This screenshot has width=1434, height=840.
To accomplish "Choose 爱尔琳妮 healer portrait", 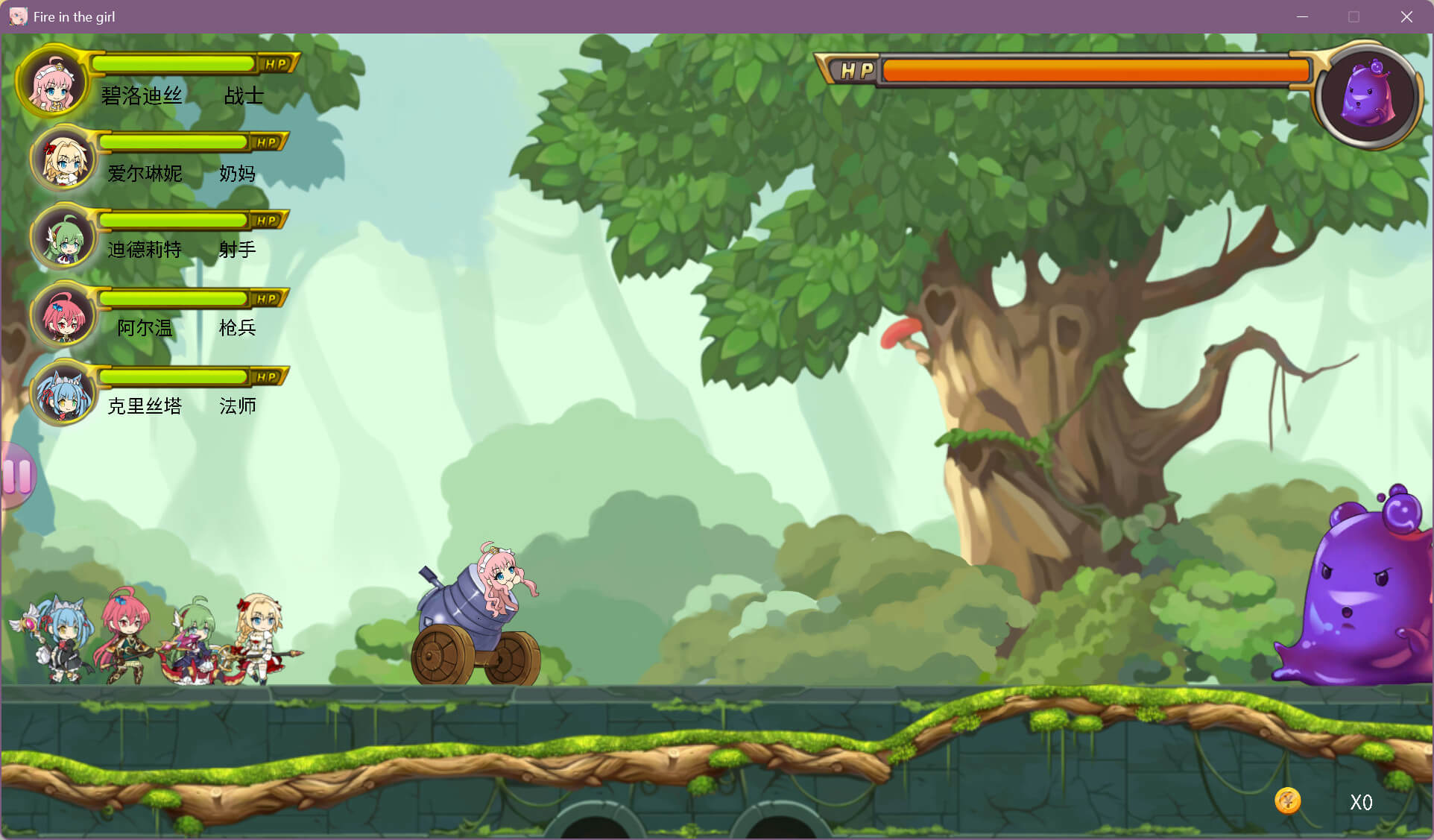I will coord(65,160).
